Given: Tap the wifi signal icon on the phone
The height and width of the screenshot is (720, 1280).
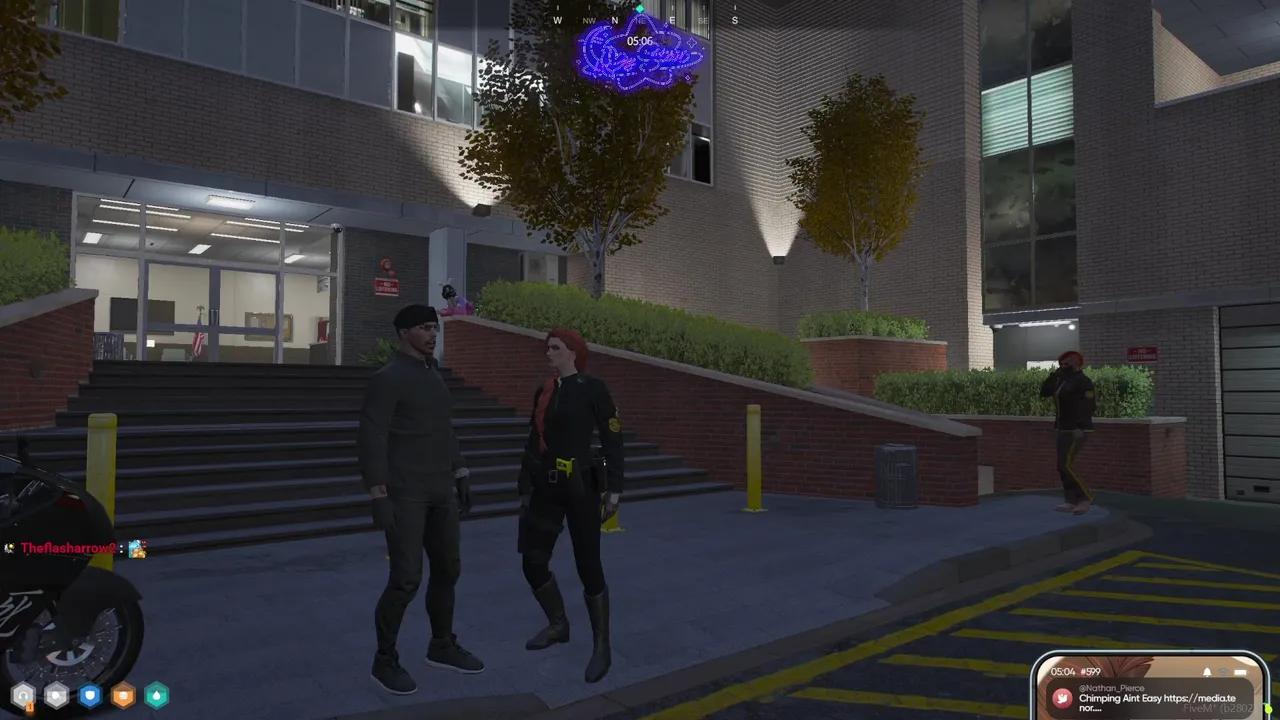Looking at the screenshot, I should [x=1224, y=670].
